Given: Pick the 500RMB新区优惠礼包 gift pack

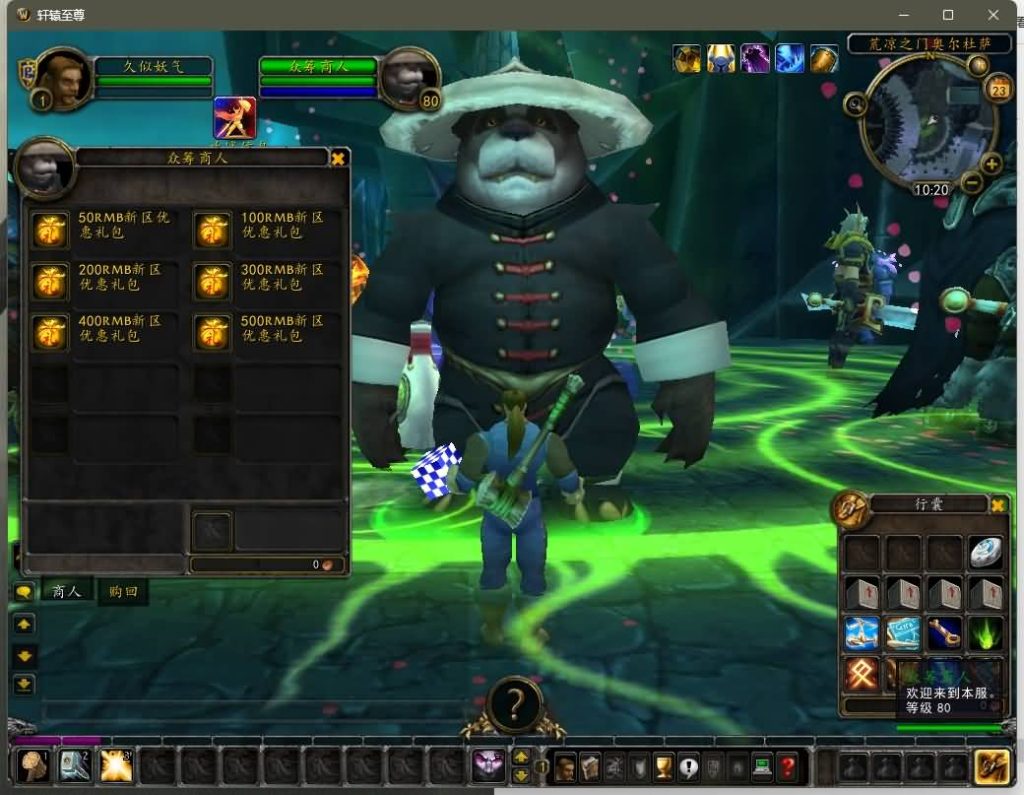Looking at the screenshot, I should [211, 333].
